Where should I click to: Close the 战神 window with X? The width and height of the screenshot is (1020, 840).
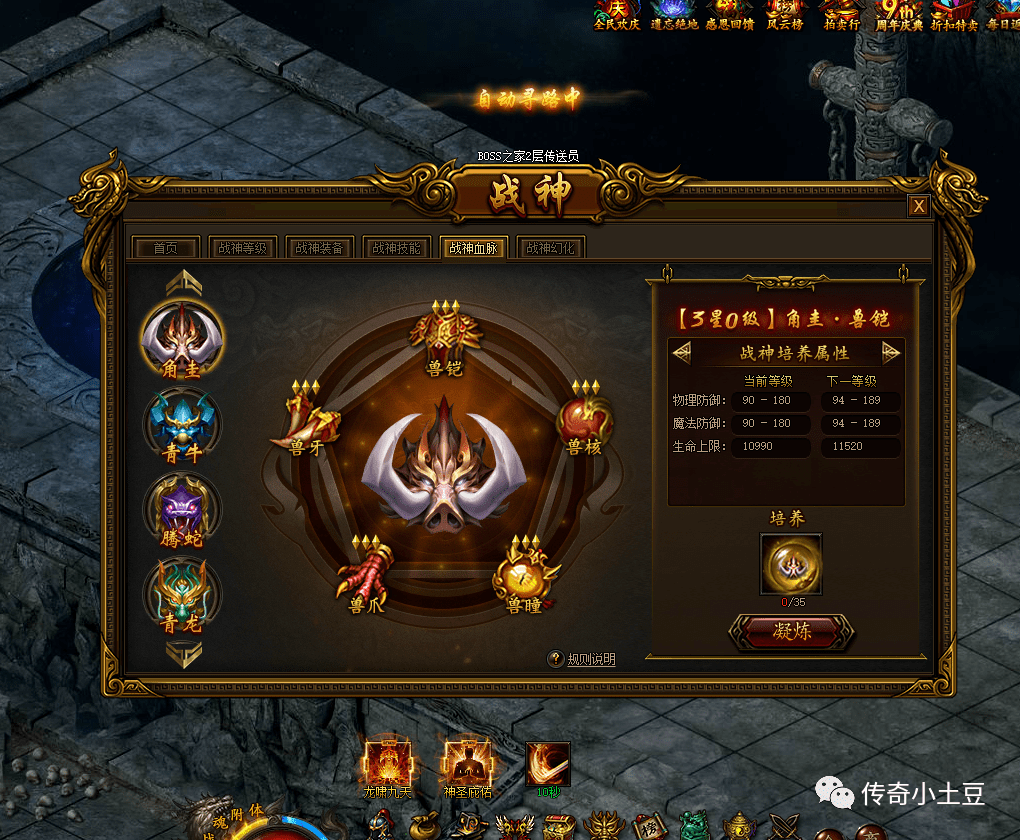pos(919,206)
